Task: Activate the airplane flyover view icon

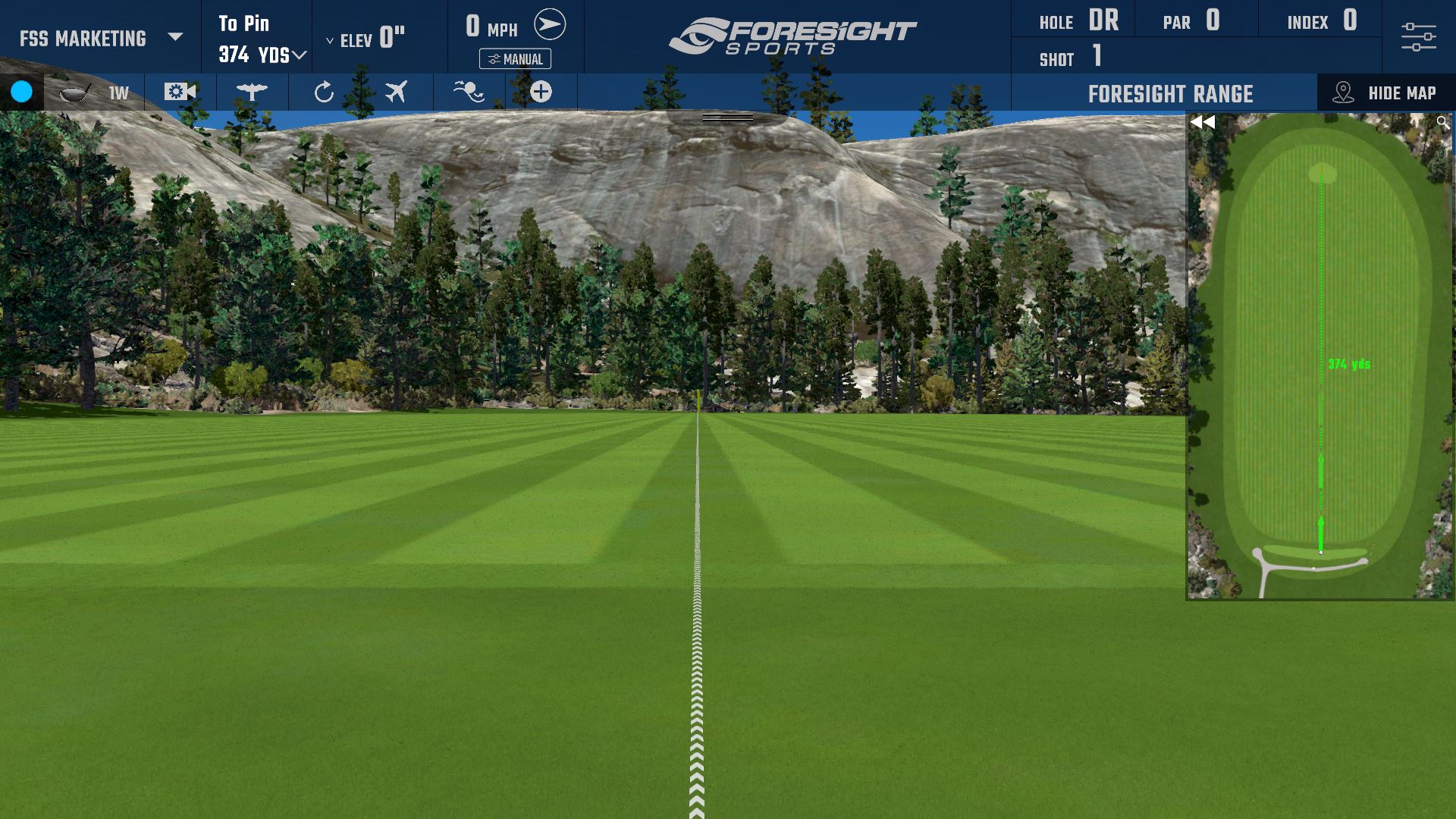Action: [x=396, y=92]
